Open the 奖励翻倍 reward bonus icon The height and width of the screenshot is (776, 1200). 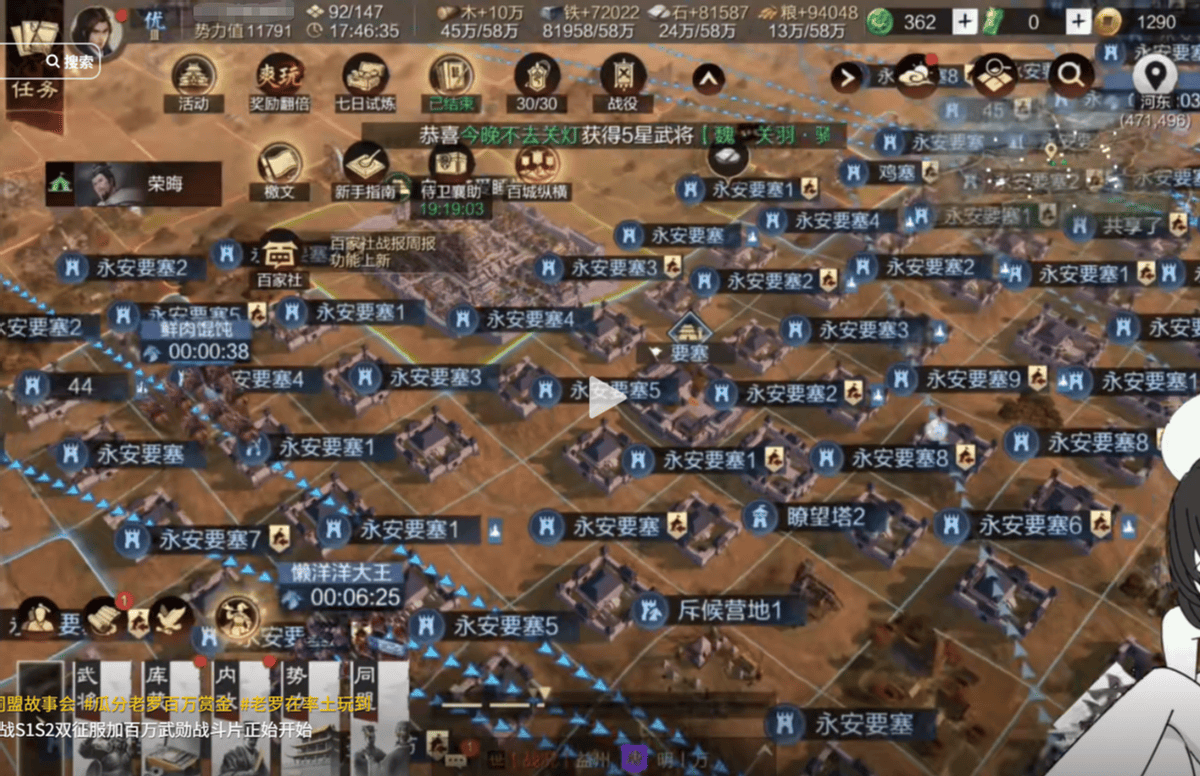279,78
